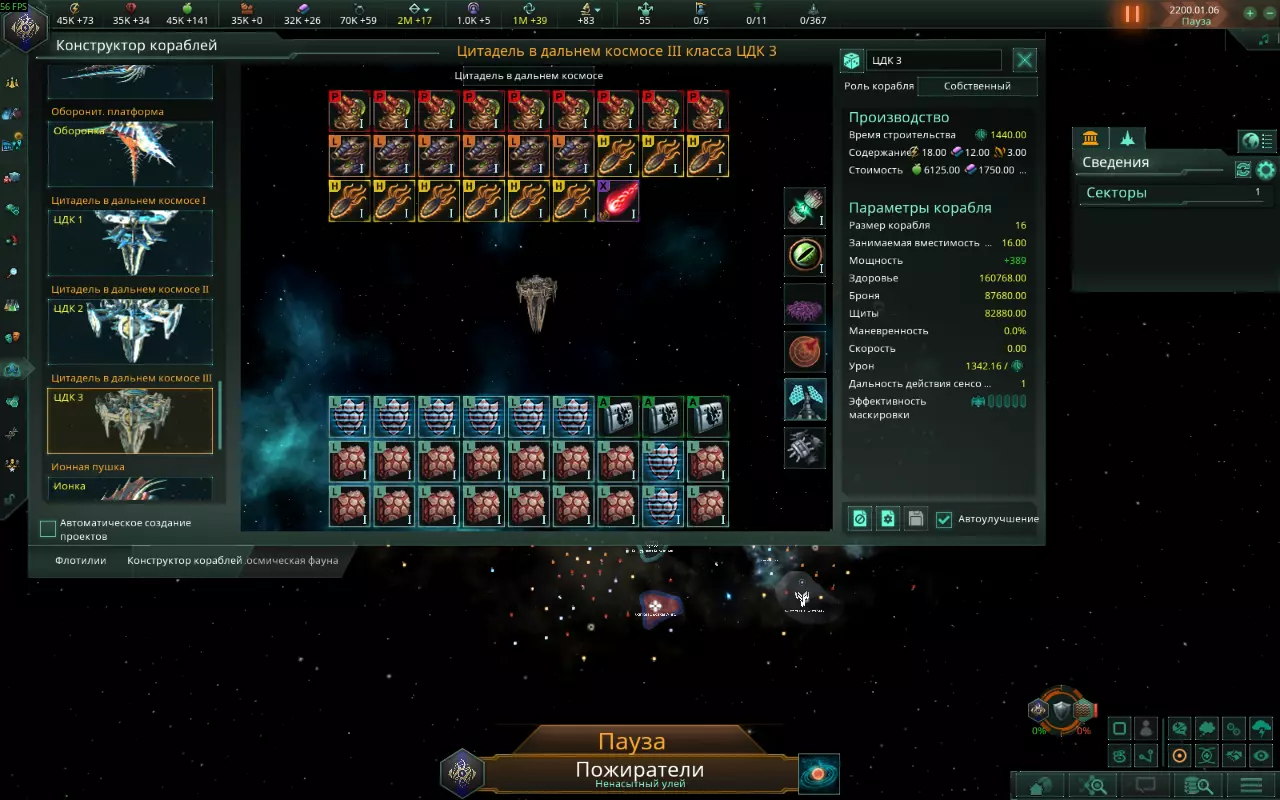Select the ЦДК 1 citadel design

pos(130,243)
